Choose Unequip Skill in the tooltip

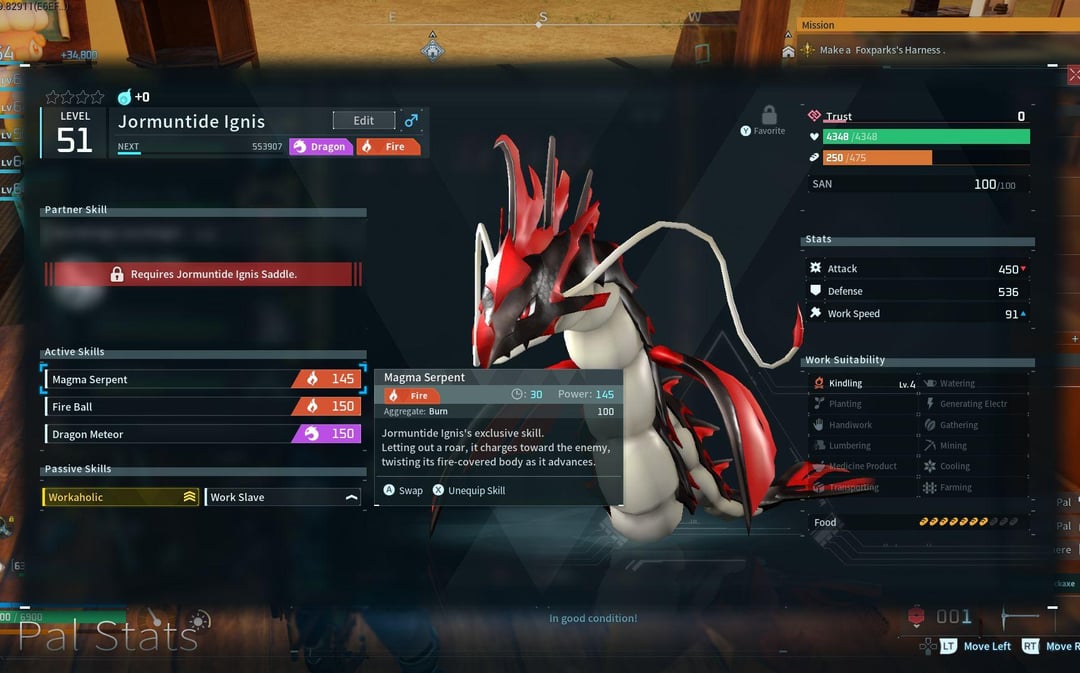(x=468, y=491)
